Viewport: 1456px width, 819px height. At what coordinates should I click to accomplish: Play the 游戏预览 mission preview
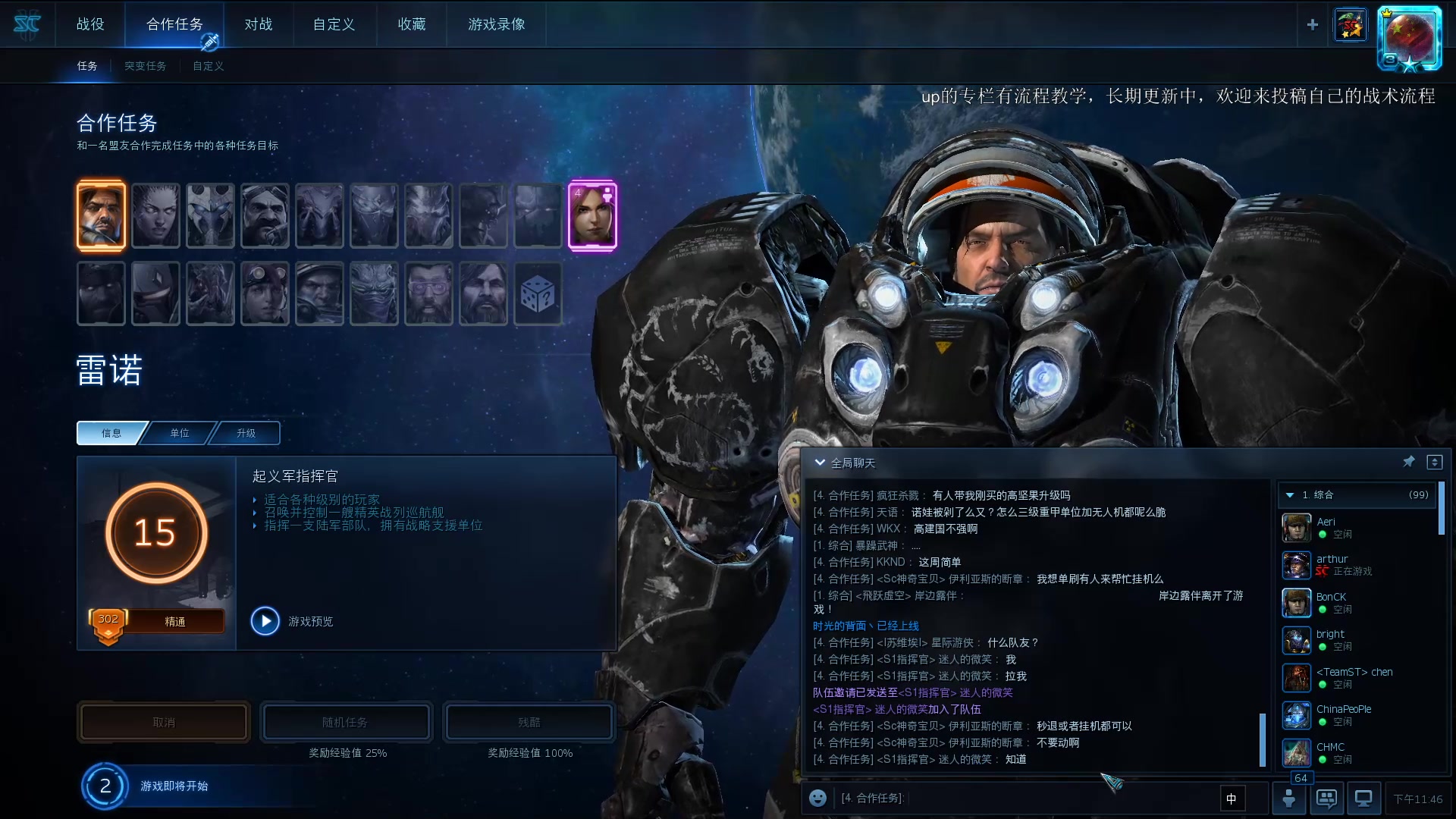pyautogui.click(x=265, y=620)
